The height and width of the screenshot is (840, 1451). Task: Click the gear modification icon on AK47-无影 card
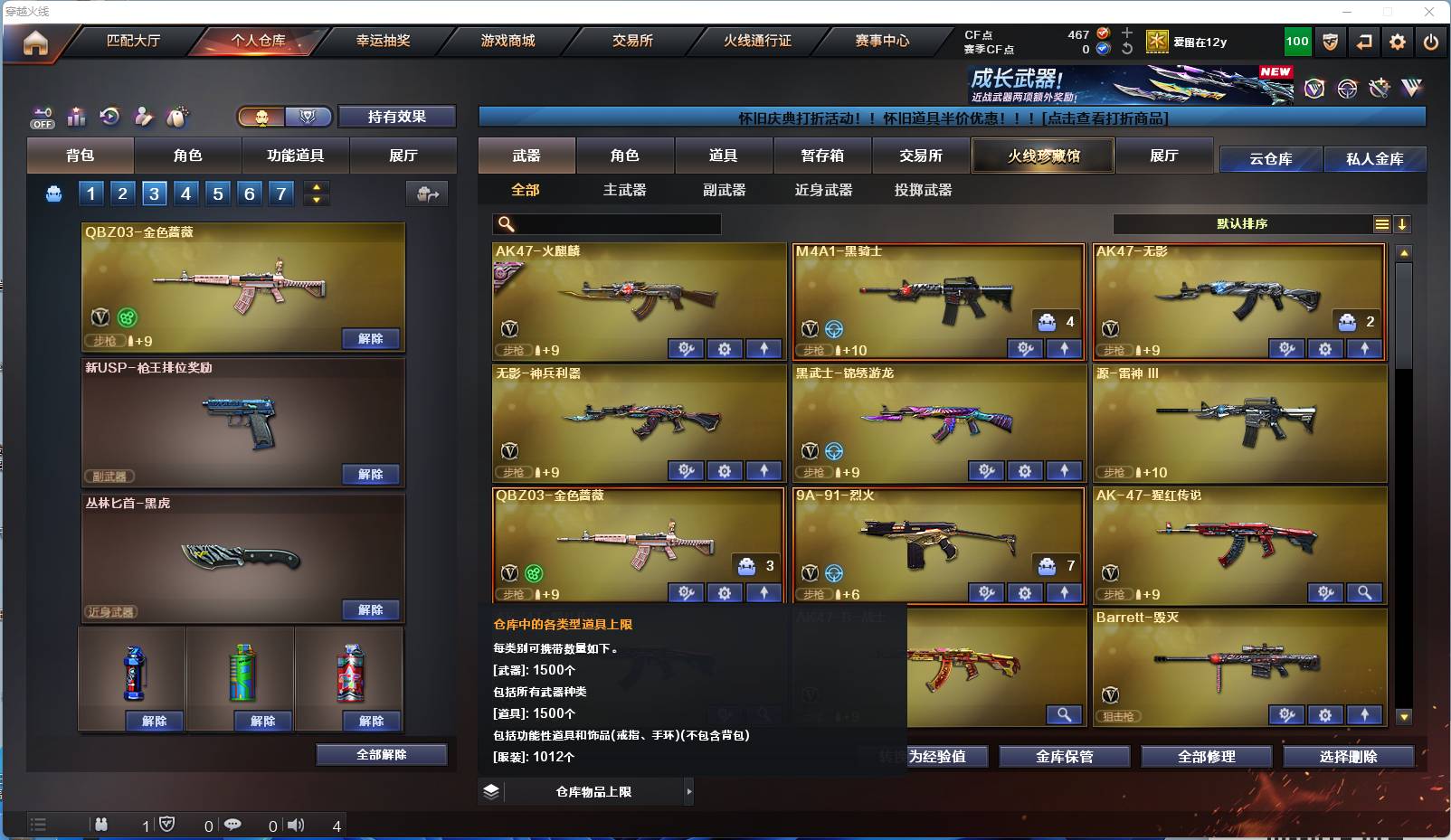tap(1325, 349)
